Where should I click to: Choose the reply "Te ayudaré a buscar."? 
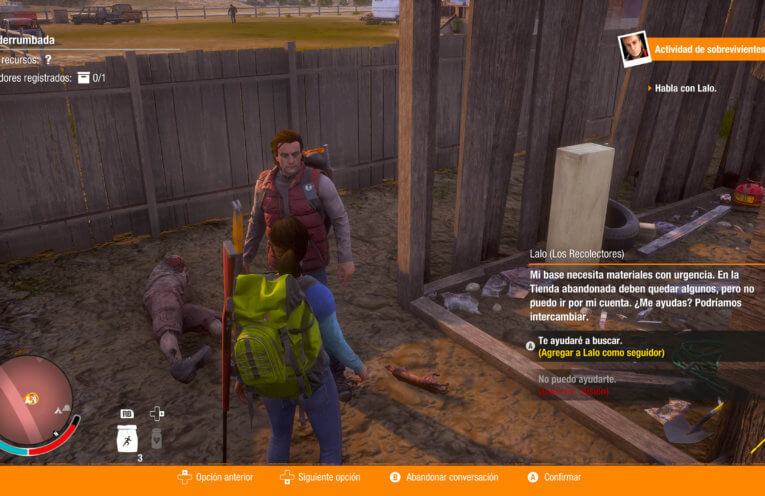tap(581, 340)
